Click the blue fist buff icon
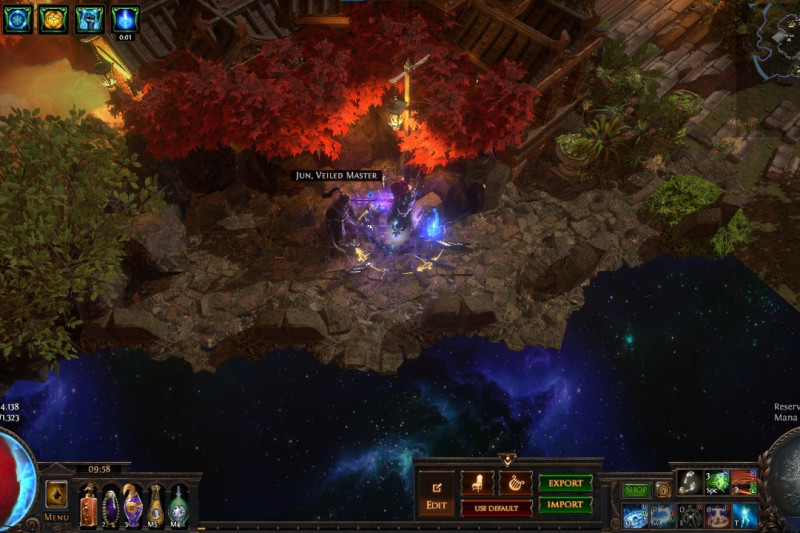The width and height of the screenshot is (800, 533). click(x=89, y=19)
